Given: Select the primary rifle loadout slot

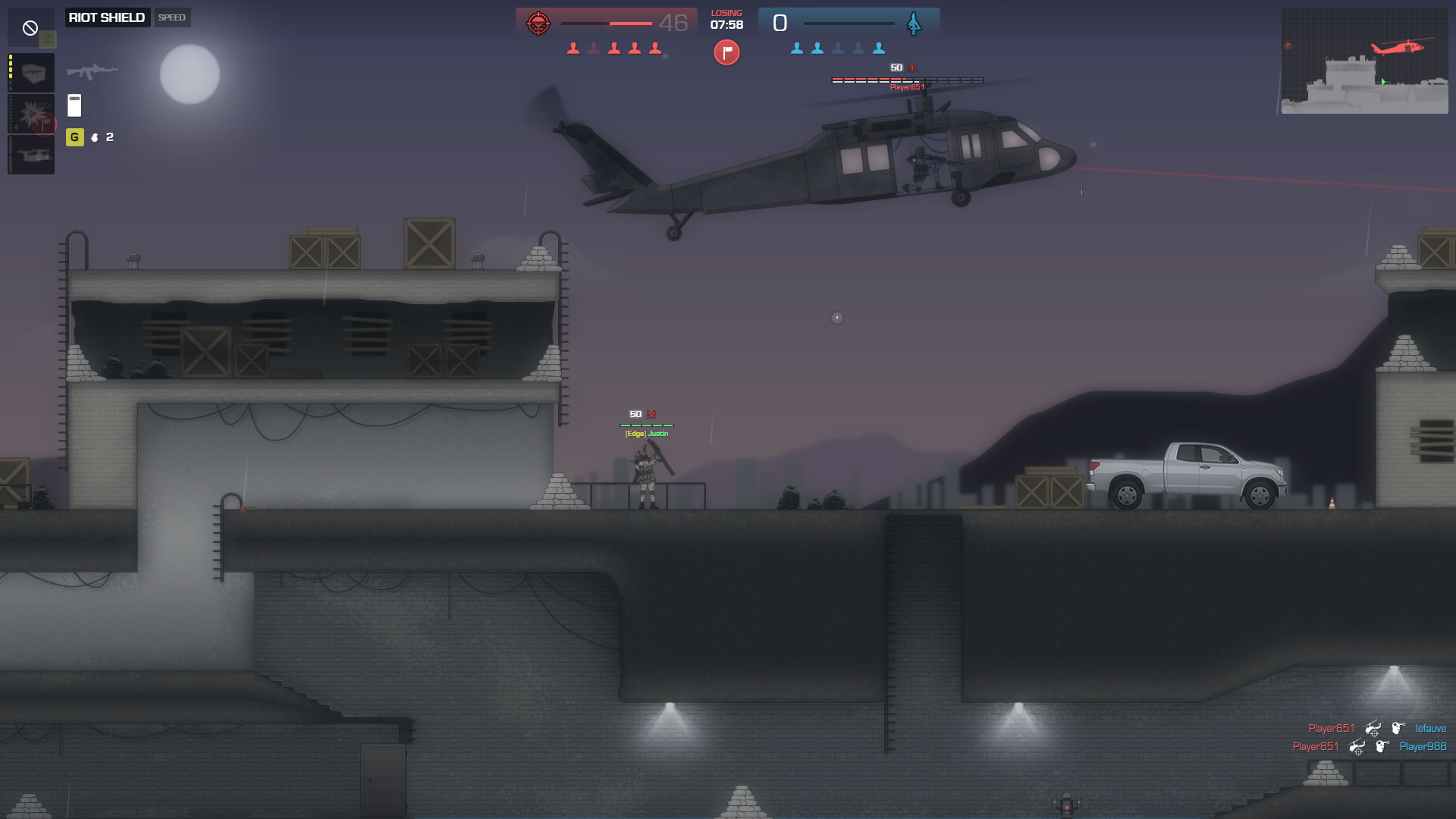Looking at the screenshot, I should coord(31,73).
